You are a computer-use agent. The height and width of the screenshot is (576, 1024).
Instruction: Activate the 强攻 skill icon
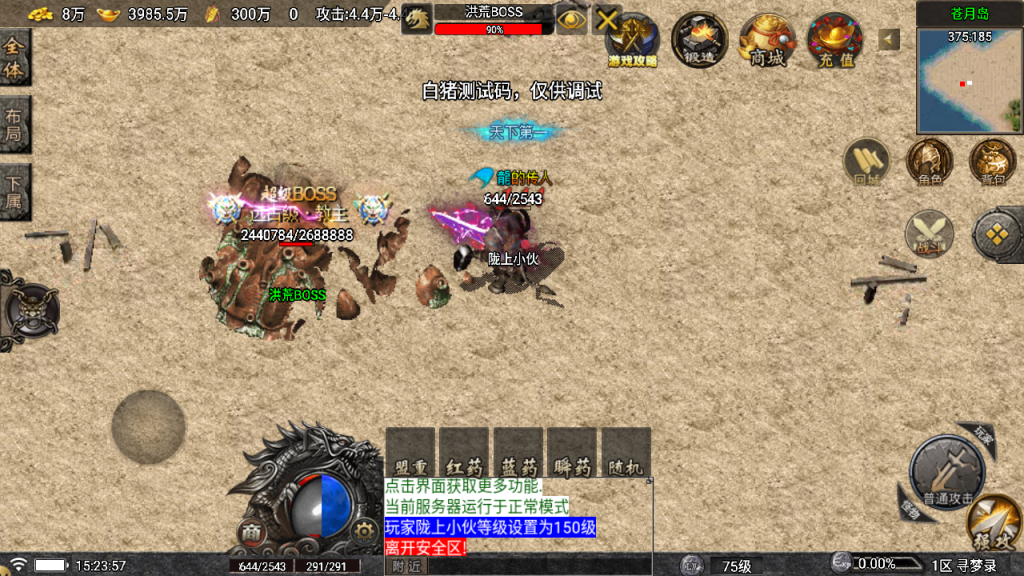995,522
